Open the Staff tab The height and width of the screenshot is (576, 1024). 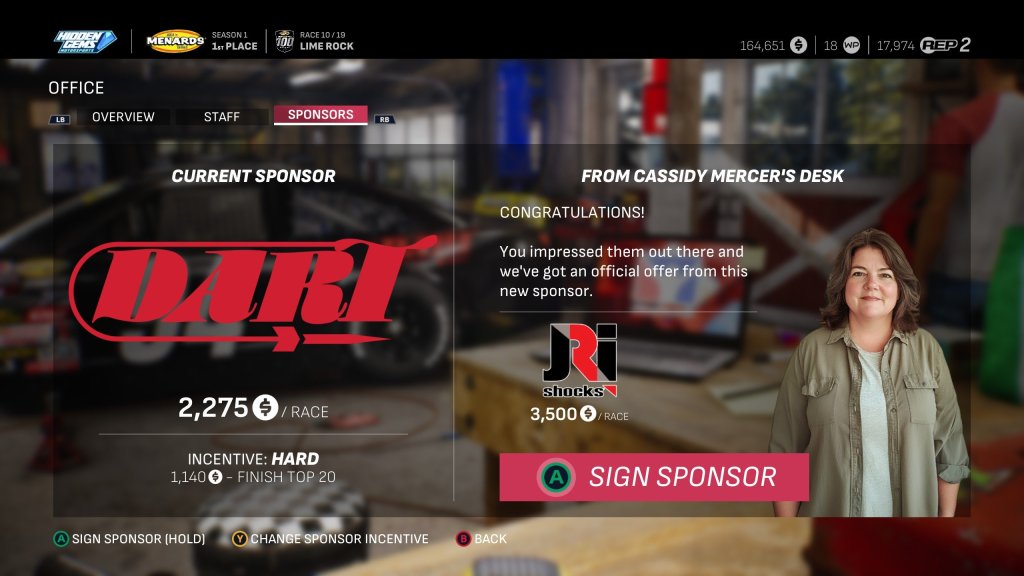coord(221,117)
